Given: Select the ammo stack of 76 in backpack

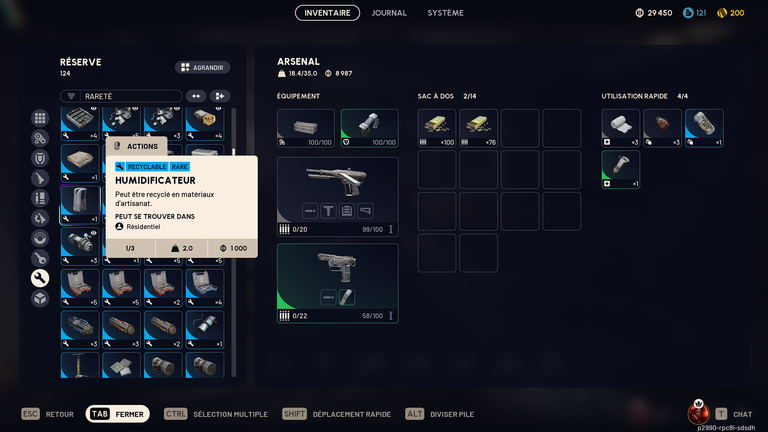Looking at the screenshot, I should (x=479, y=128).
